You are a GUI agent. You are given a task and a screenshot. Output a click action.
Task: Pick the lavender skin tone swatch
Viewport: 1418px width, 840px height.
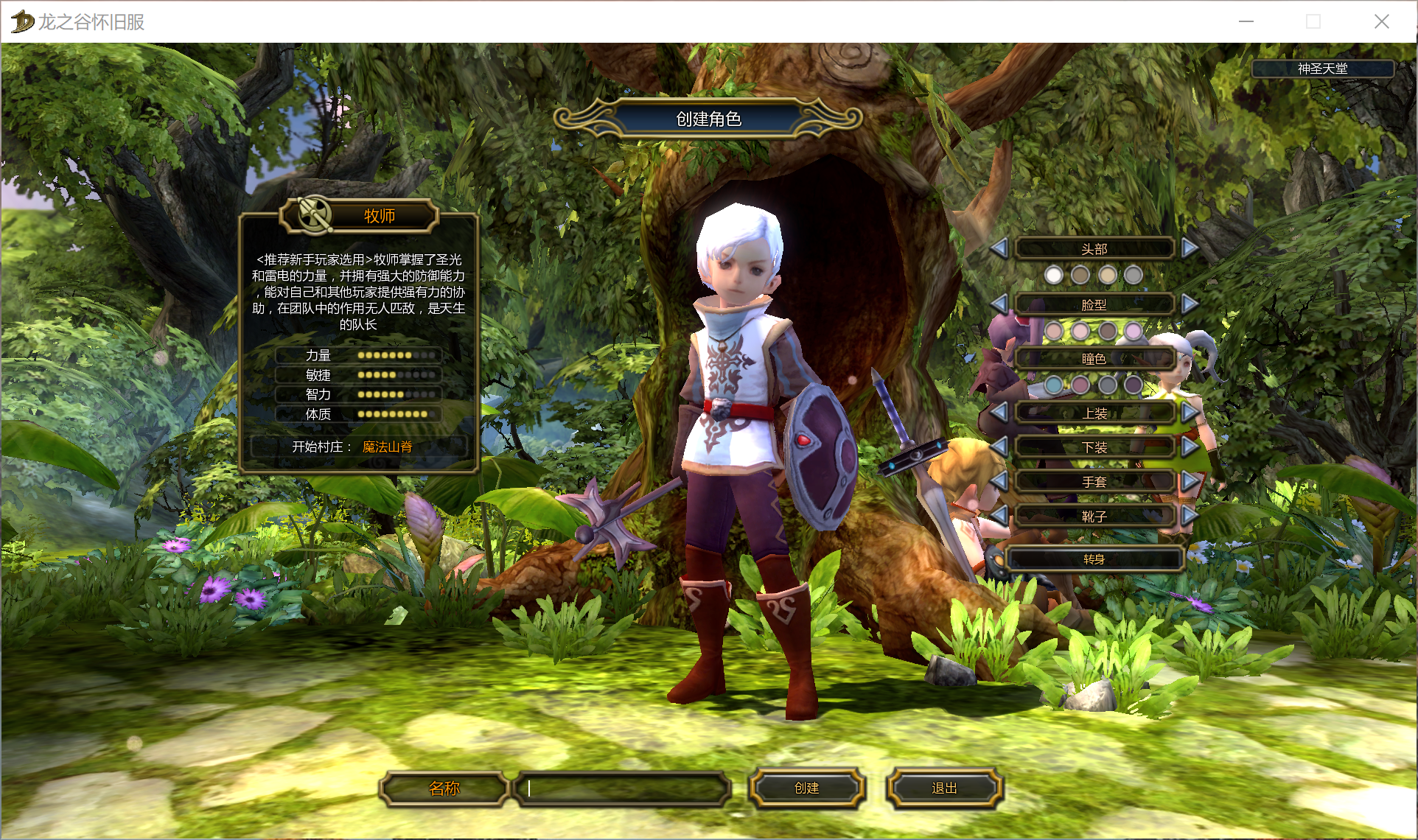point(1134,331)
